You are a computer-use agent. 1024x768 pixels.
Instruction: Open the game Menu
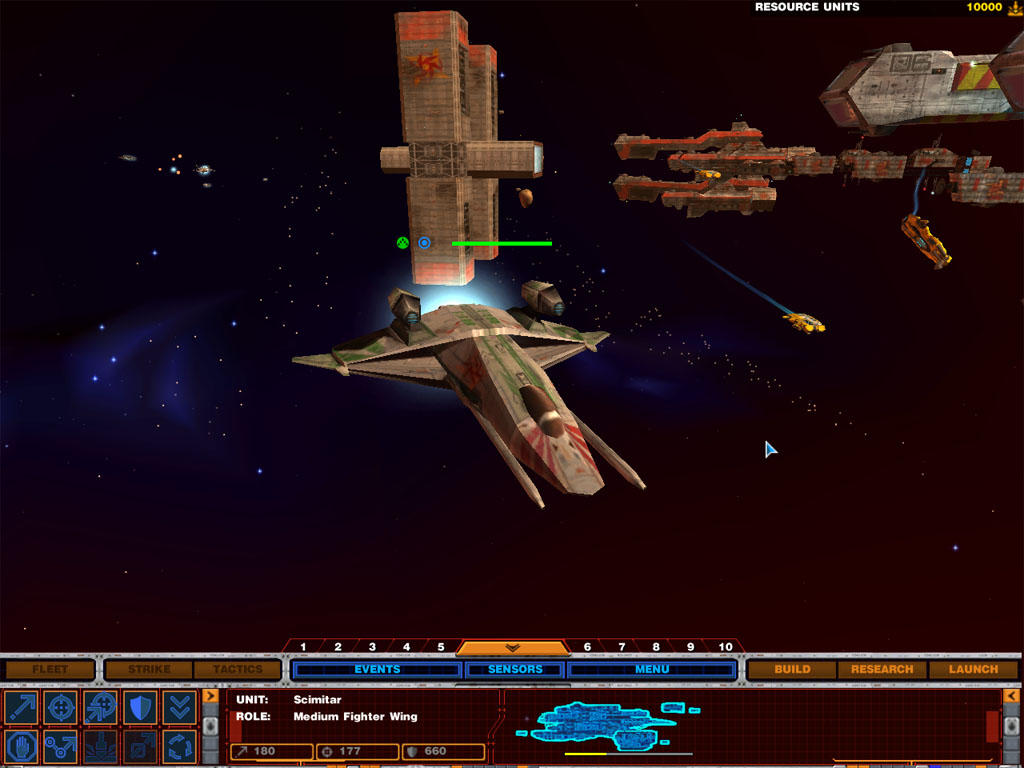click(652, 669)
